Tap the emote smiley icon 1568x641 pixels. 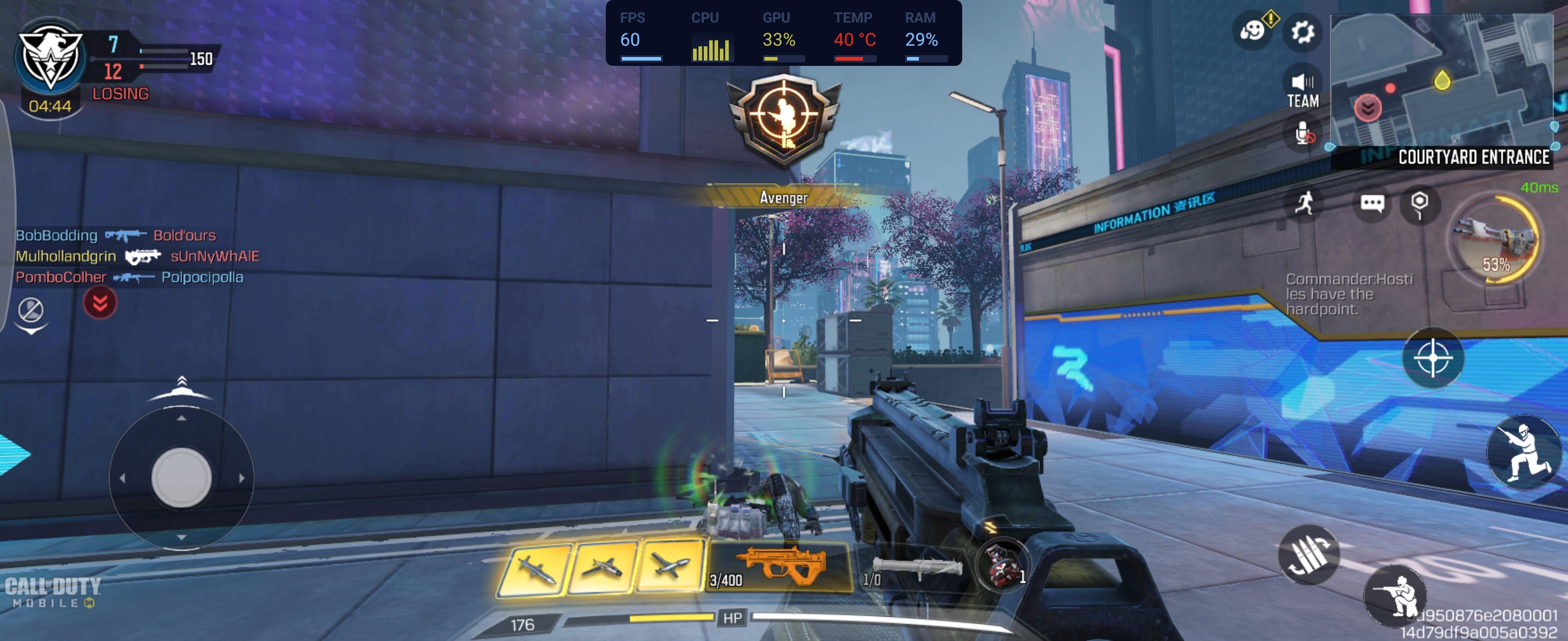(1253, 30)
